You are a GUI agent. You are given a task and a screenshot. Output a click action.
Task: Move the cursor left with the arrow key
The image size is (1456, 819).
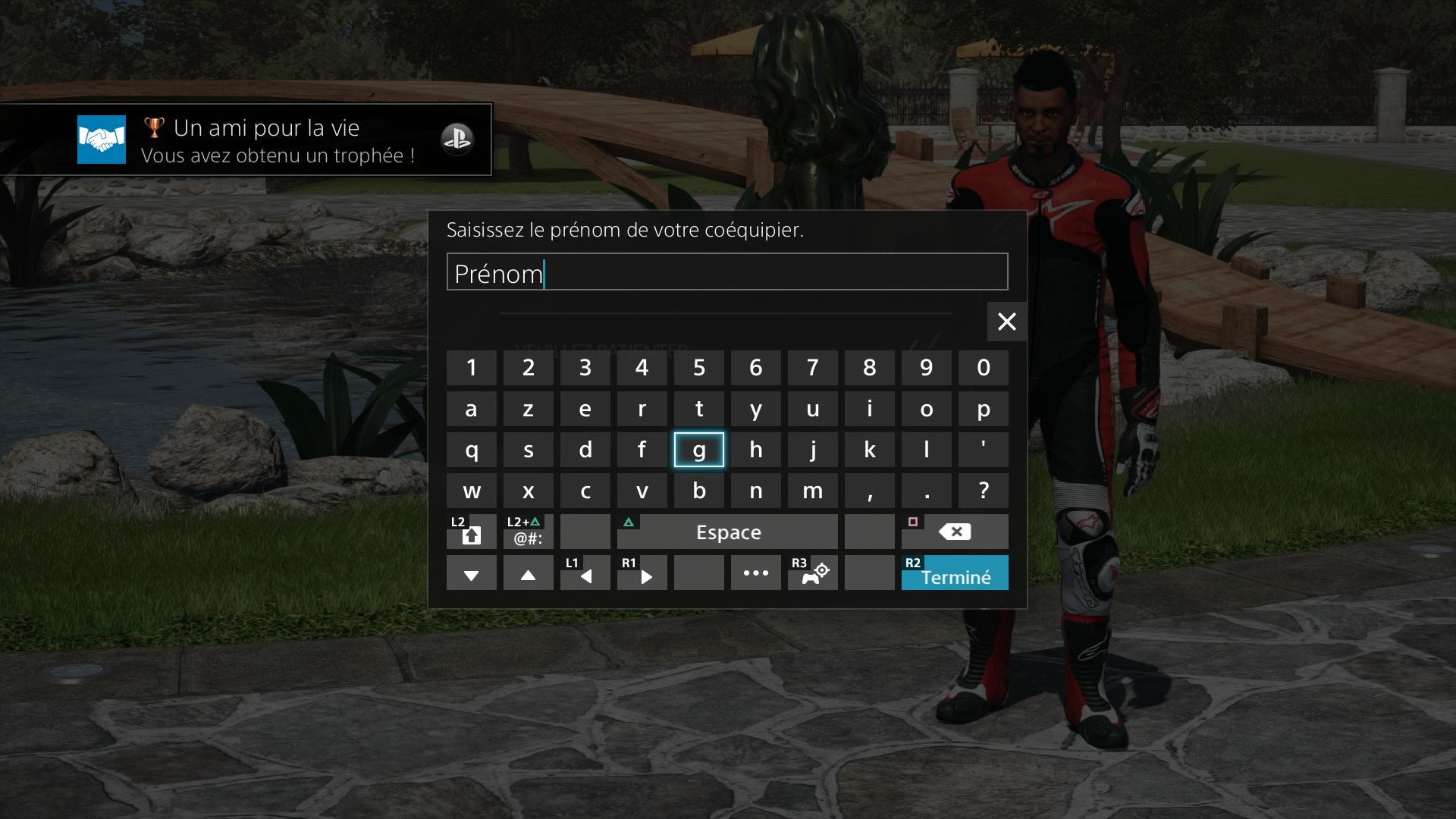click(x=585, y=573)
